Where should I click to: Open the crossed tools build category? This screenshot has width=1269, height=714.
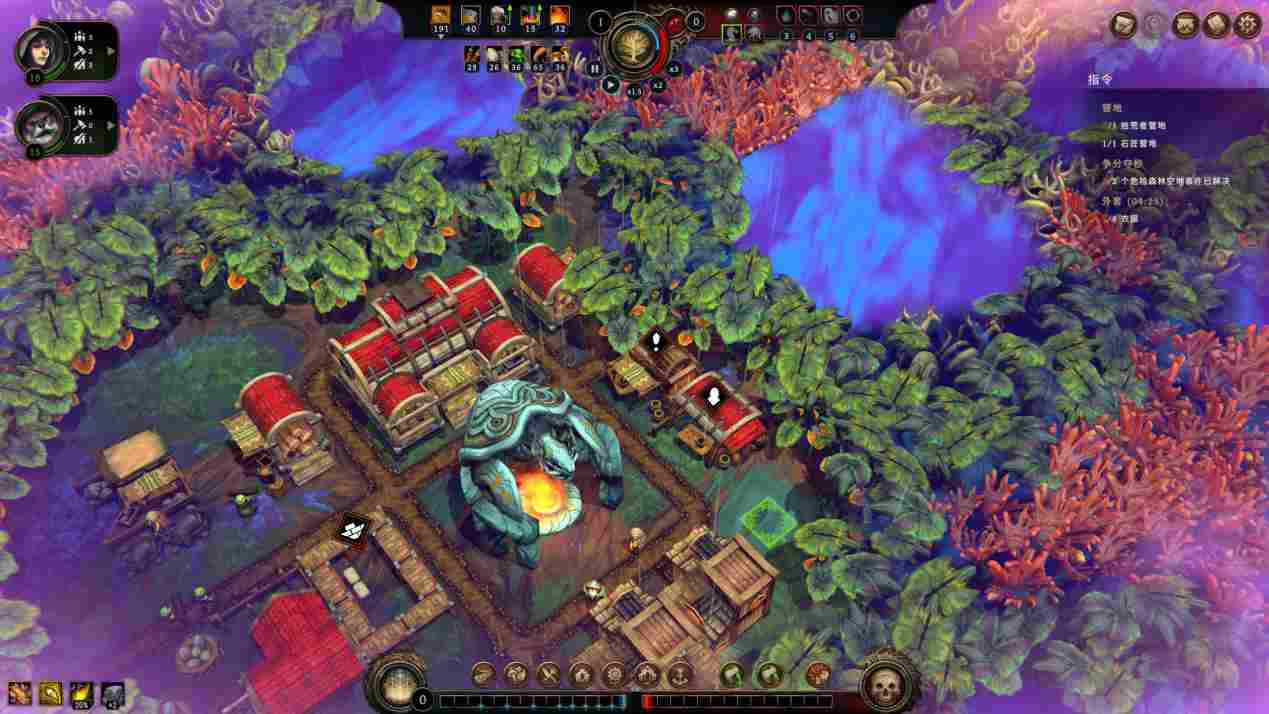click(549, 674)
